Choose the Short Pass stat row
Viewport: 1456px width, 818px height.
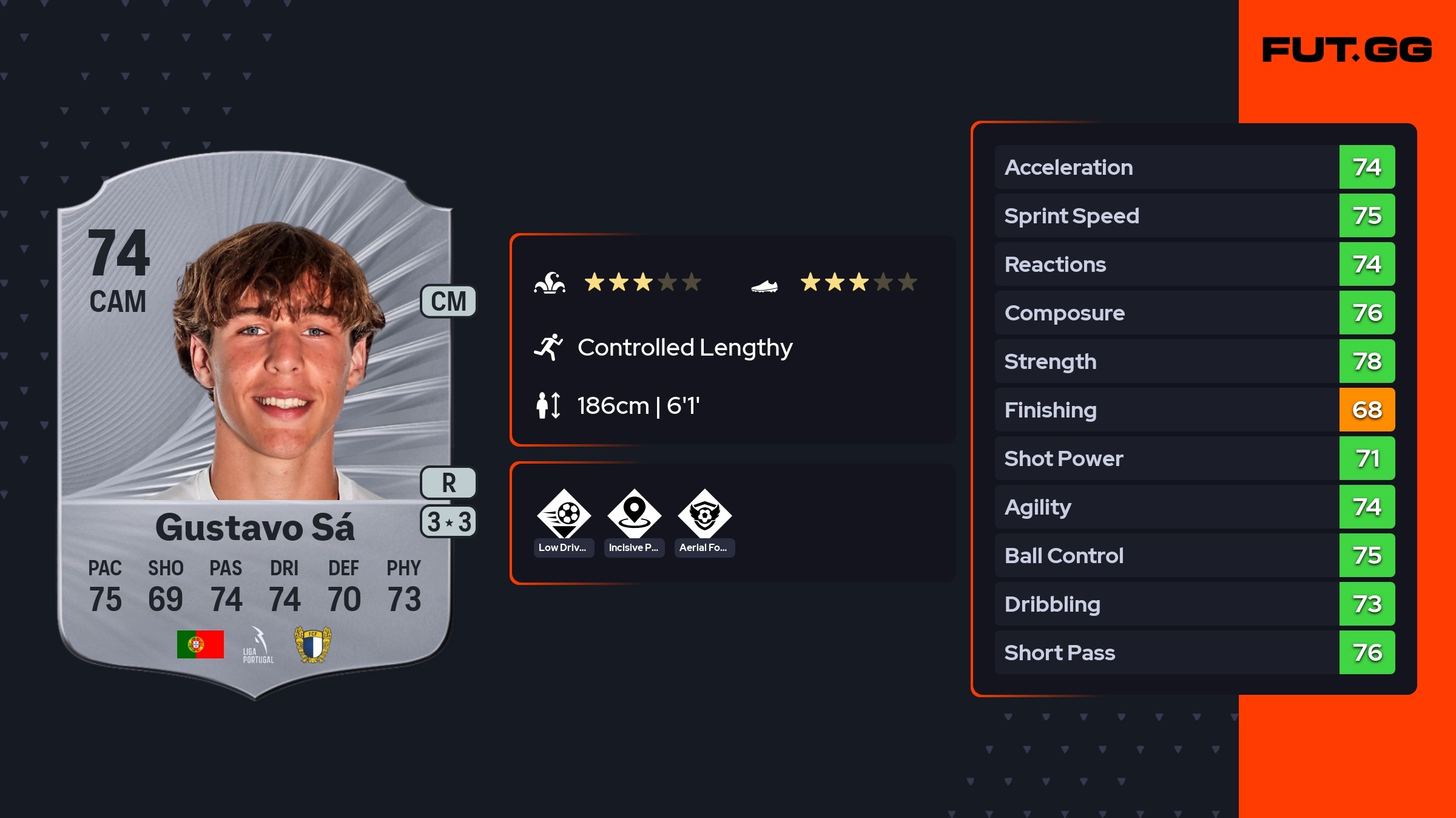tap(1194, 652)
